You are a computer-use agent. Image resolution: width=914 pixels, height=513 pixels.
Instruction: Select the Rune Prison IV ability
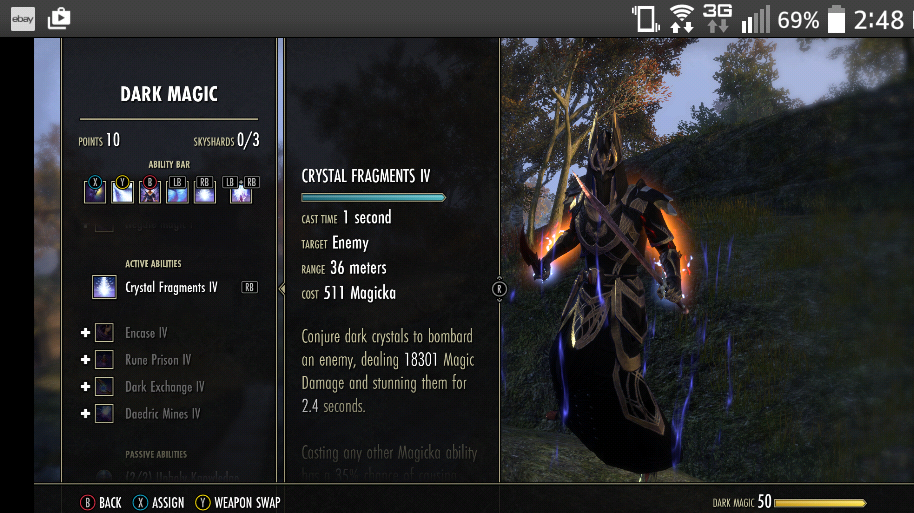157,360
